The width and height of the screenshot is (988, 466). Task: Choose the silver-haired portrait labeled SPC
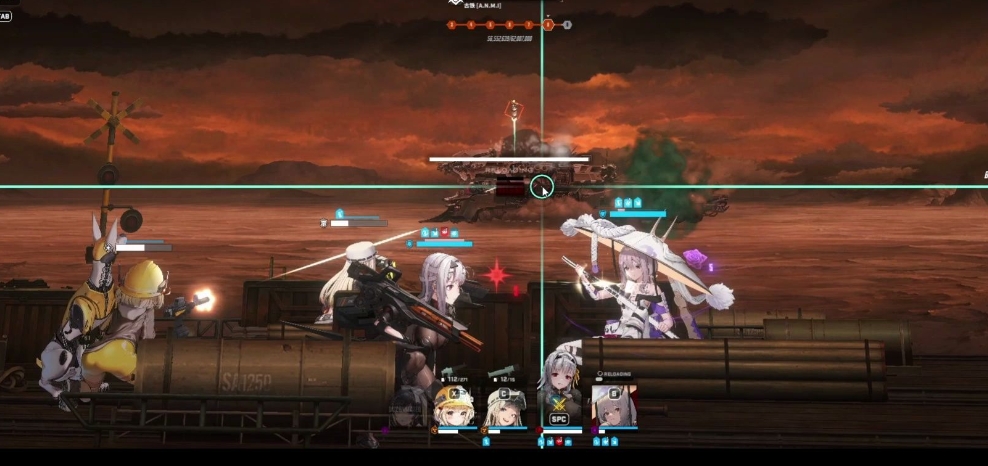pyautogui.click(x=560, y=395)
